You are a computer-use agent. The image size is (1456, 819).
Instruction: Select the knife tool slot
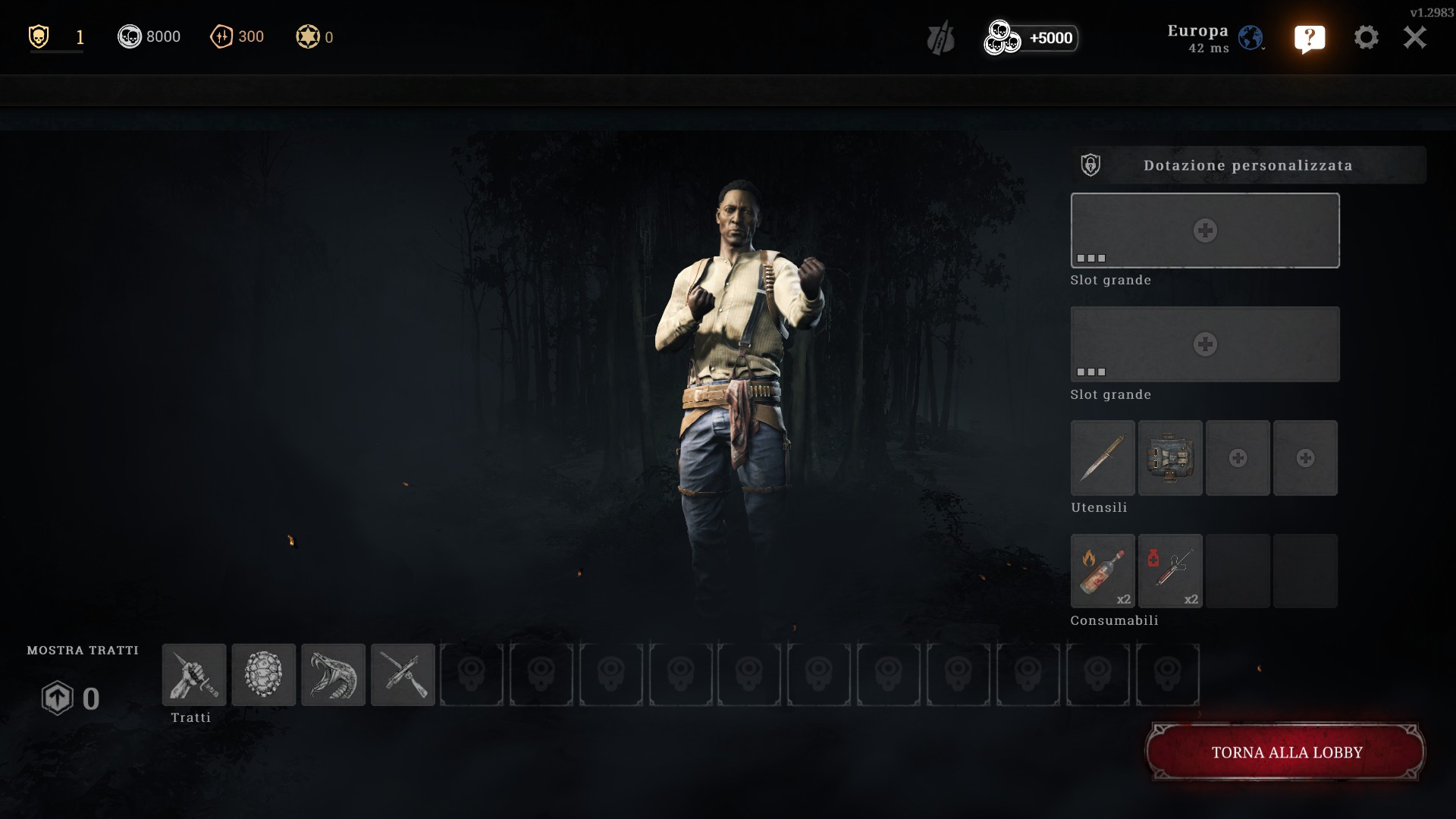1103,458
